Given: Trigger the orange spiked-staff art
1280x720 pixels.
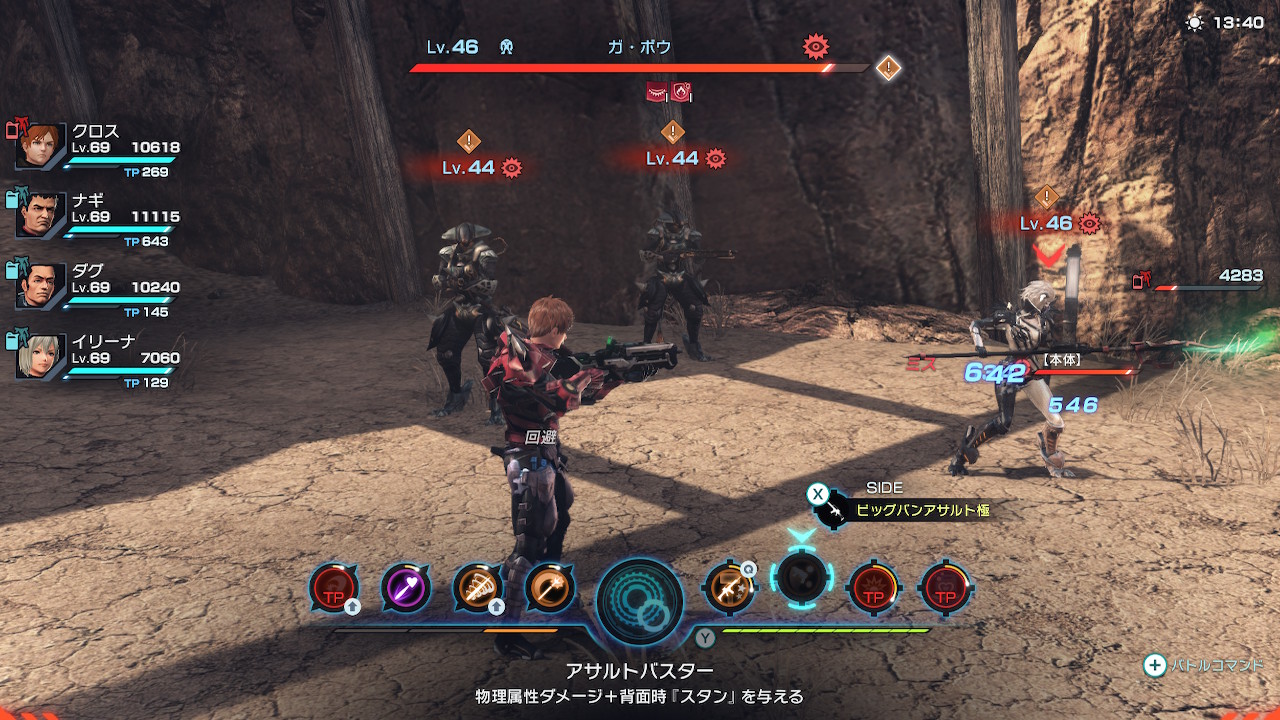Looking at the screenshot, I should point(549,588).
